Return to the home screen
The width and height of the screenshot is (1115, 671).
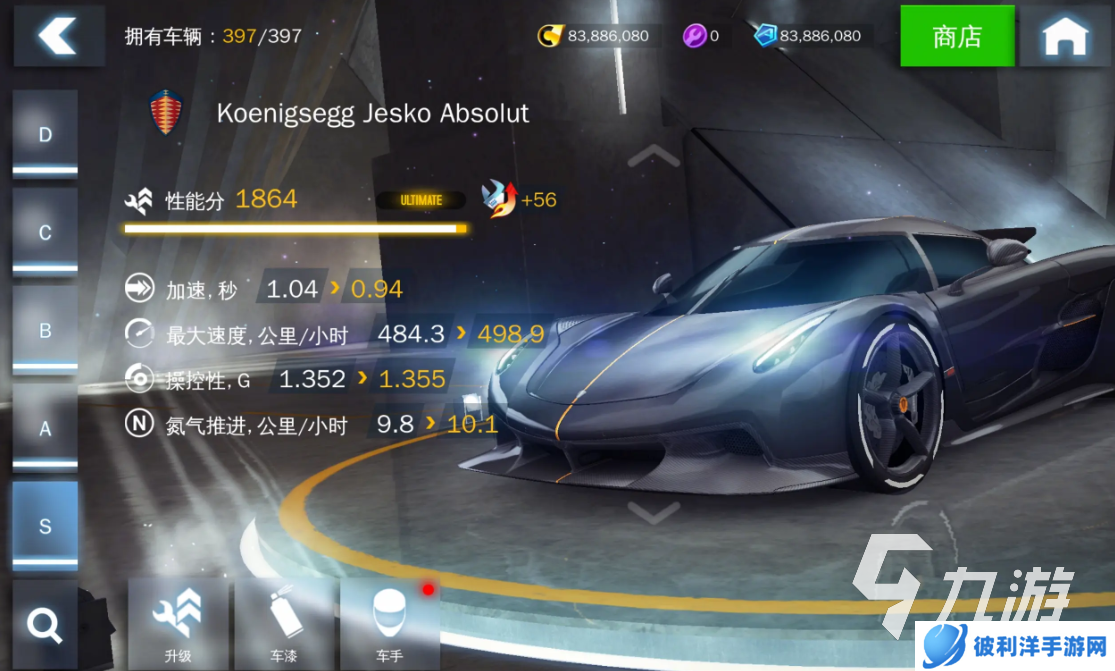(x=1065, y=37)
